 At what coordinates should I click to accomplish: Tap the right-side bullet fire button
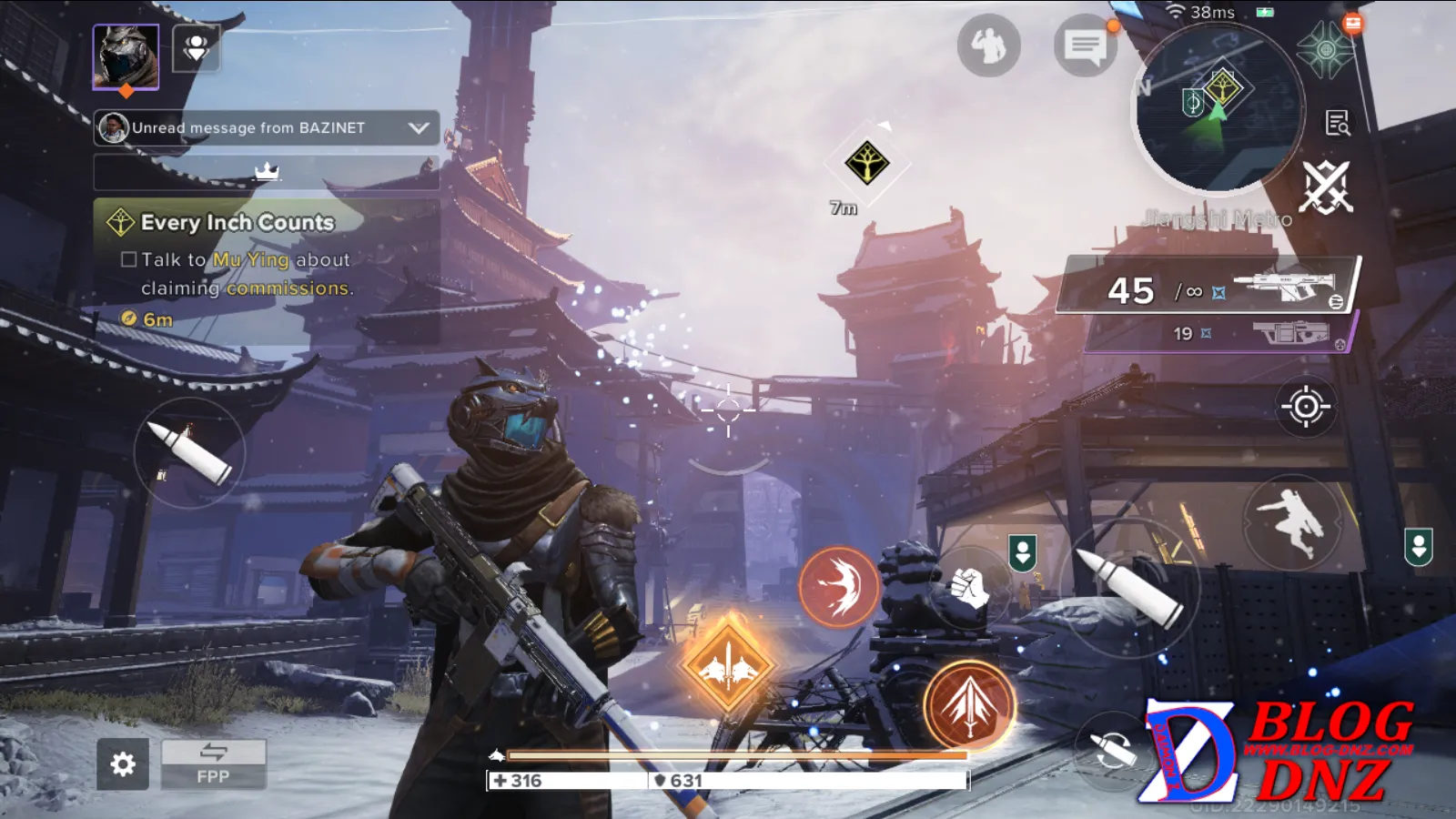(1139, 587)
